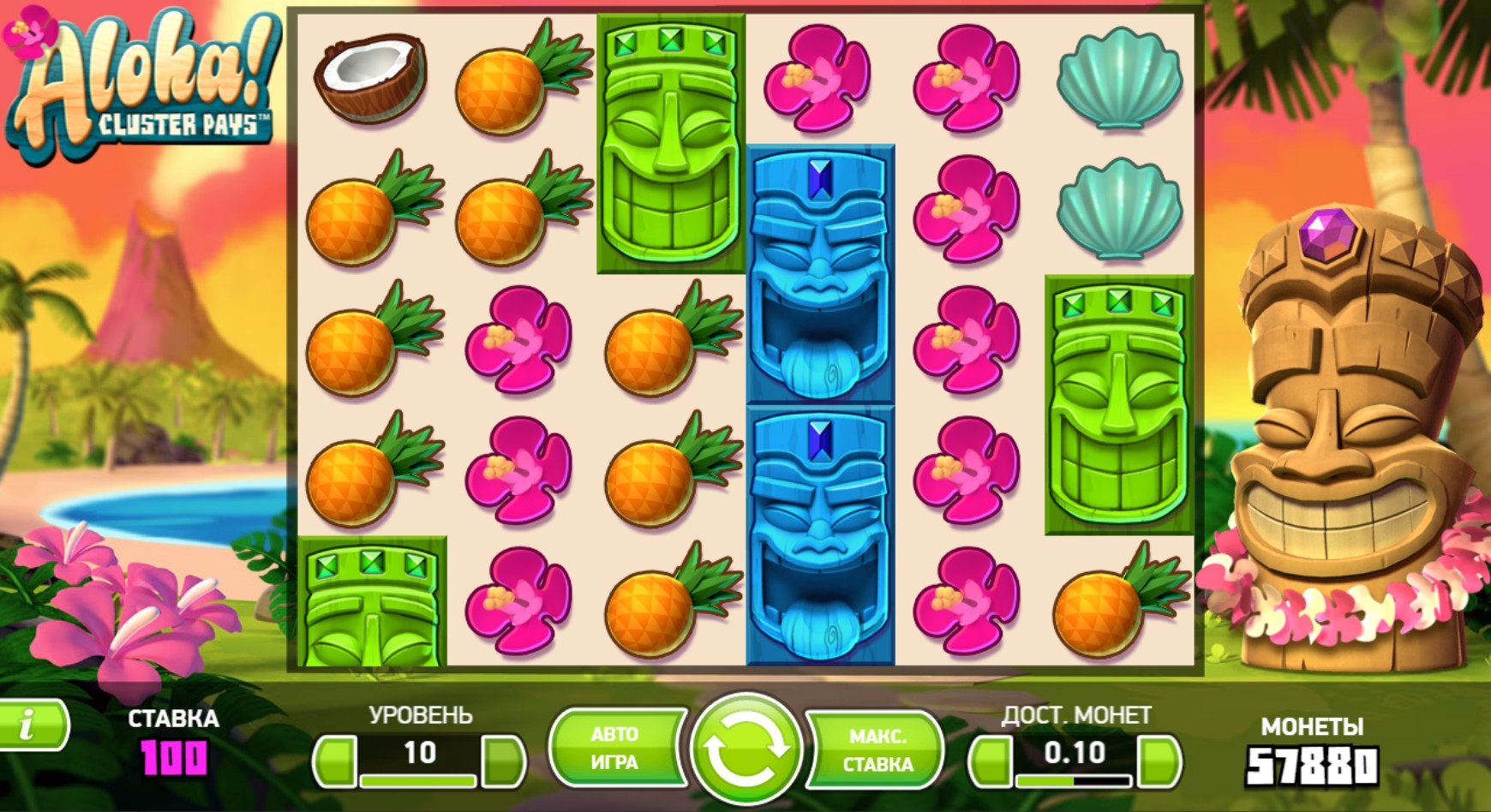Image resolution: width=1491 pixels, height=812 pixels.
Task: Decrease the bet level (УРОВЕНЬ)
Action: click(334, 760)
